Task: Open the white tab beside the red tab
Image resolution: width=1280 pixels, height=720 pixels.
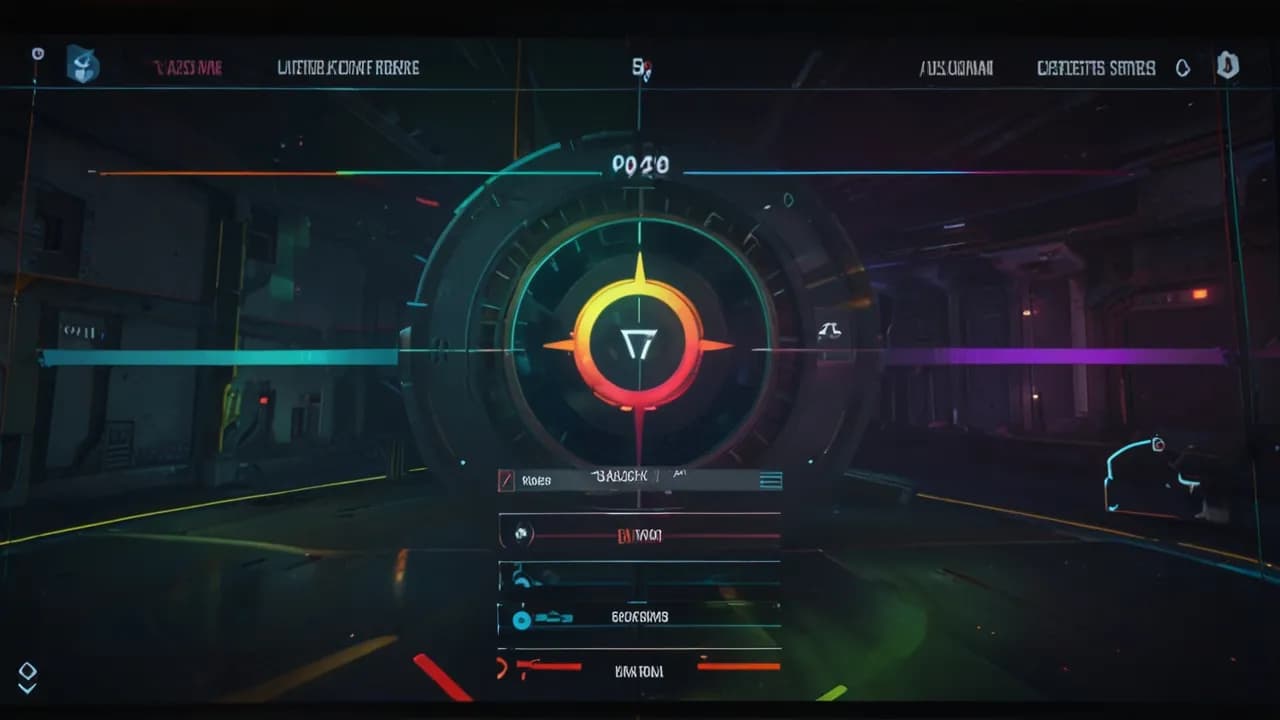Action: 348,68
